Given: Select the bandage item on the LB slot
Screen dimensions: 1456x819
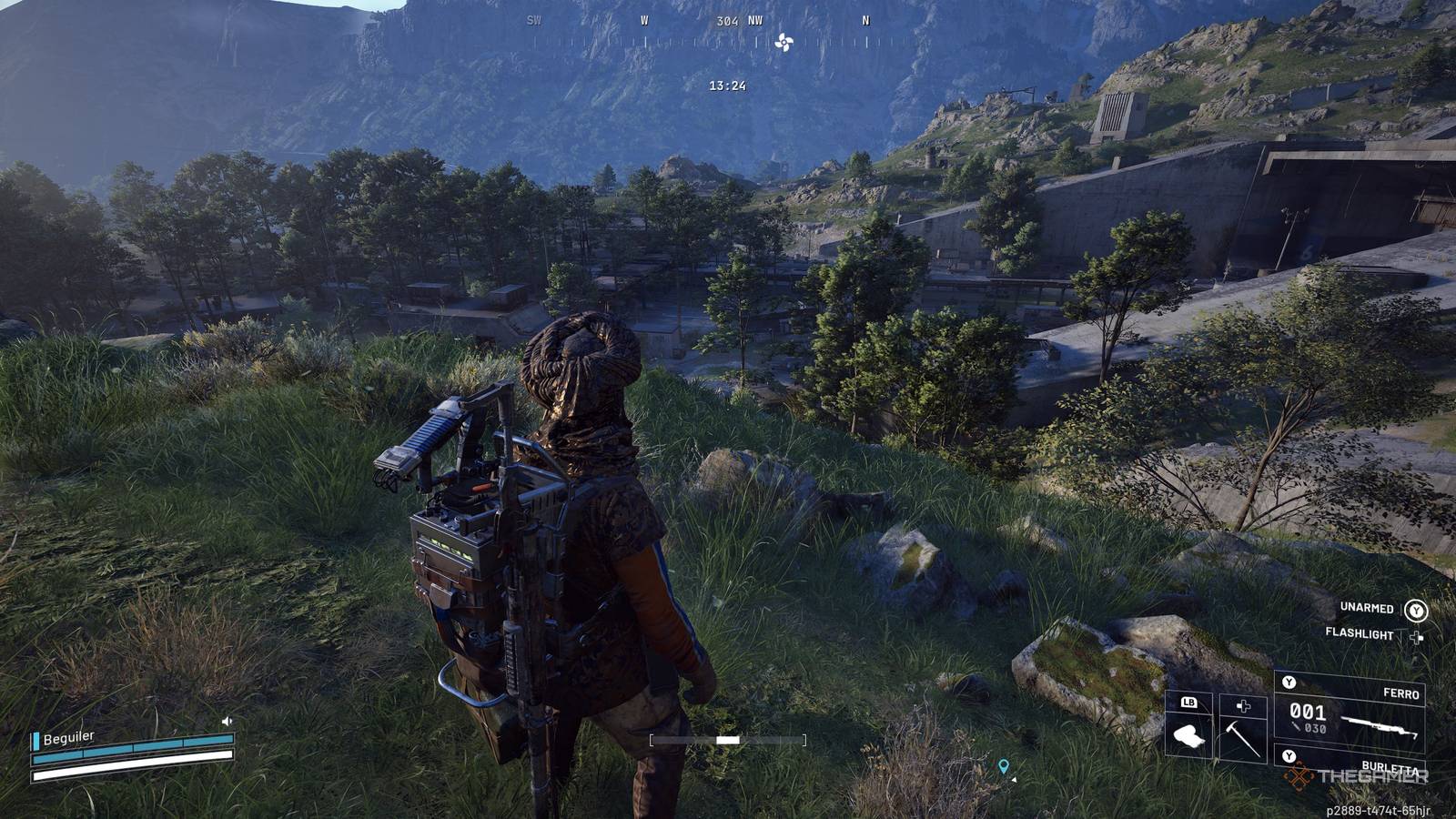Looking at the screenshot, I should coord(1188,737).
